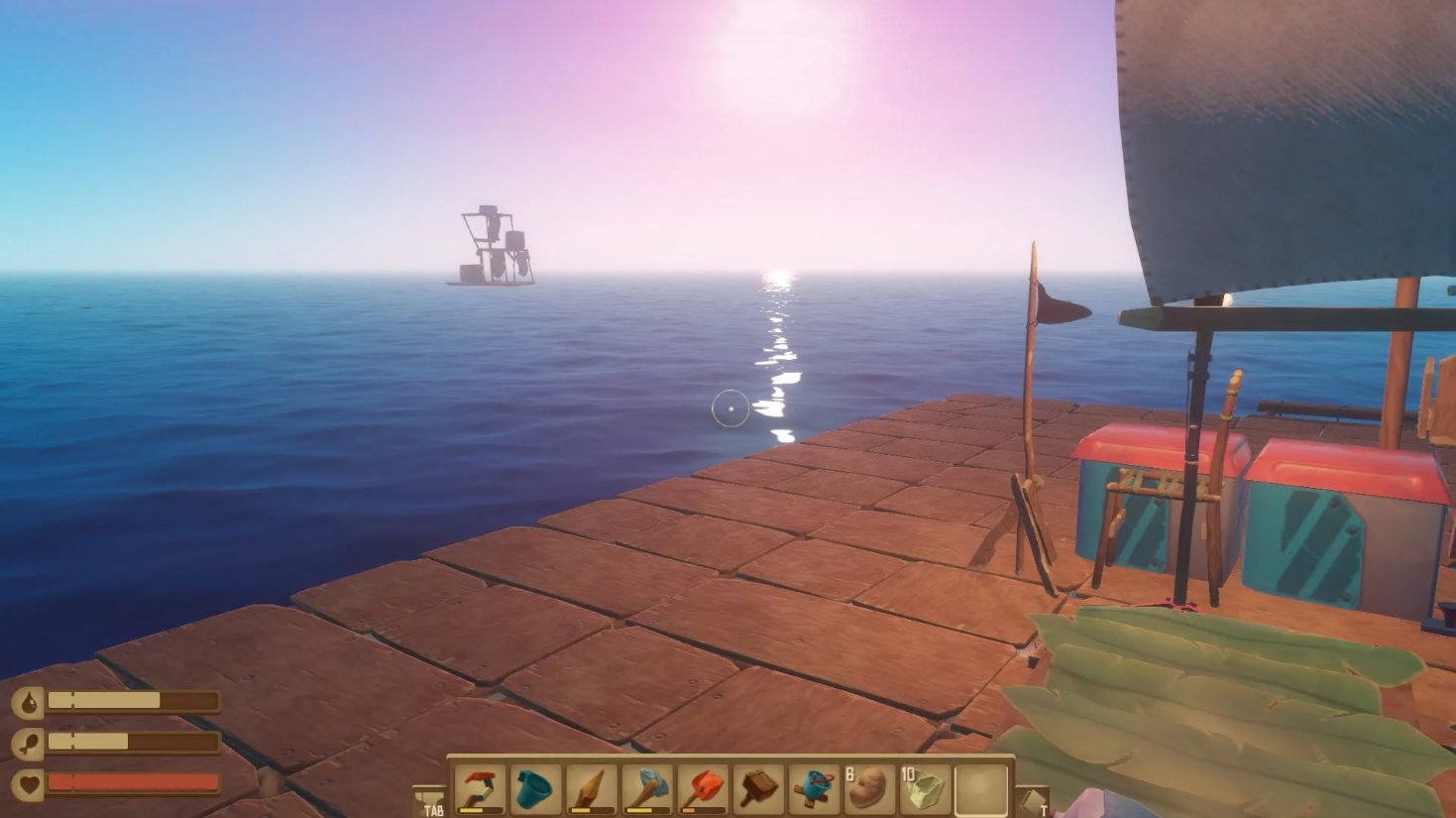Viewport: 1456px width, 818px height.
Task: Select the cup stack showing 10
Action: tap(926, 788)
